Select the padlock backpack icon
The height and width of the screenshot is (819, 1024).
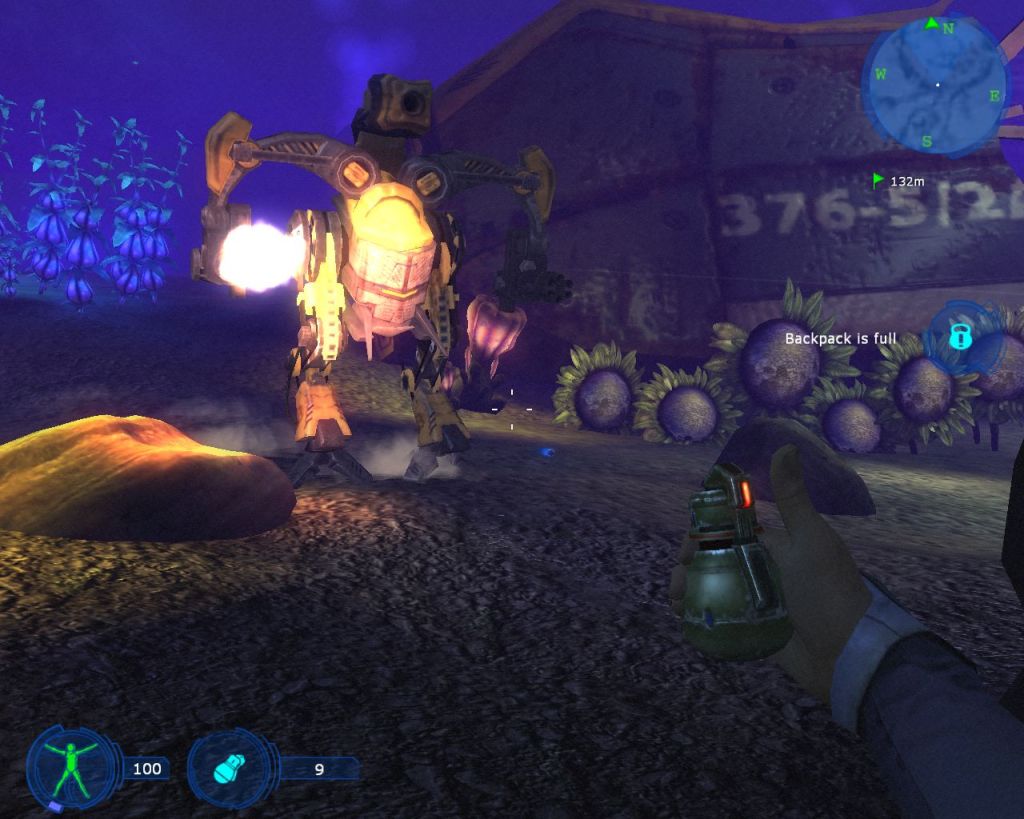click(x=958, y=337)
